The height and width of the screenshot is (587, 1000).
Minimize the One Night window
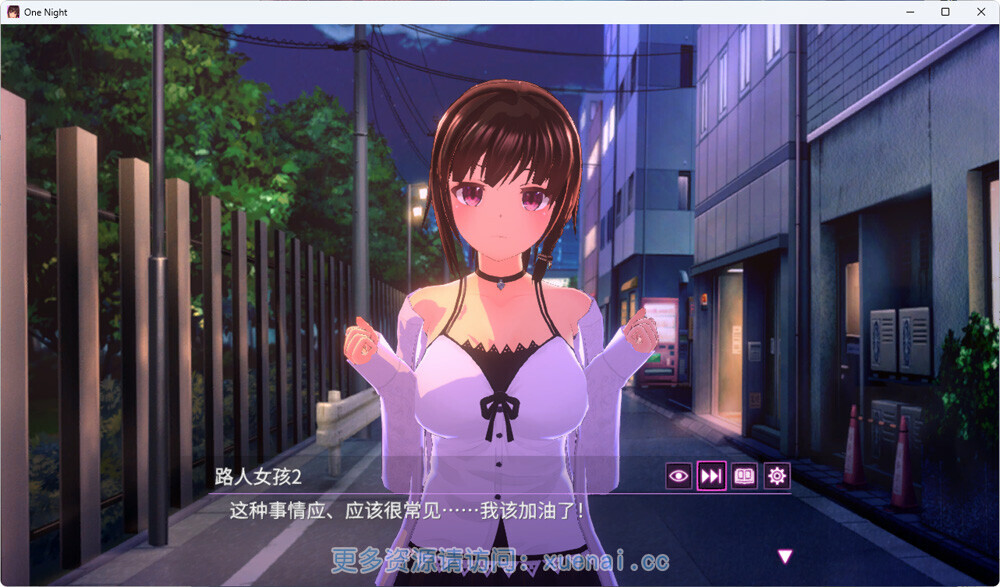coord(911,12)
